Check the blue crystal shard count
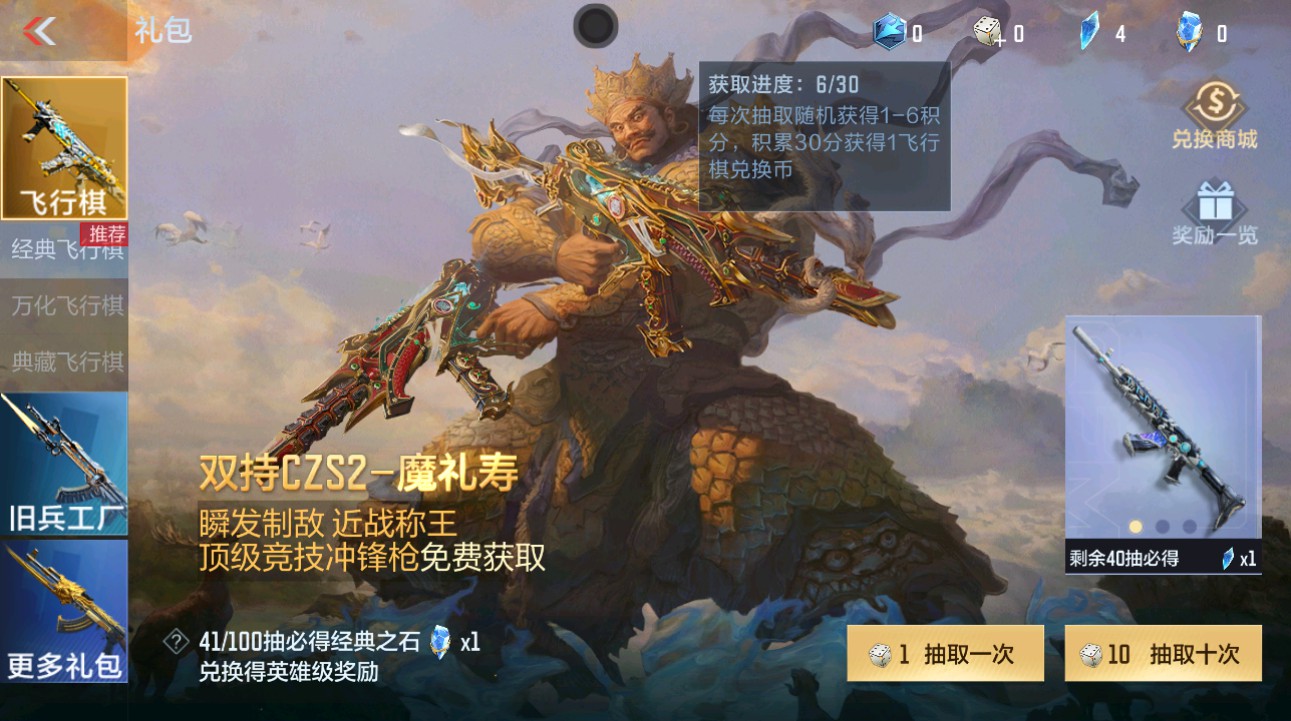This screenshot has width=1291, height=721. tap(1089, 32)
